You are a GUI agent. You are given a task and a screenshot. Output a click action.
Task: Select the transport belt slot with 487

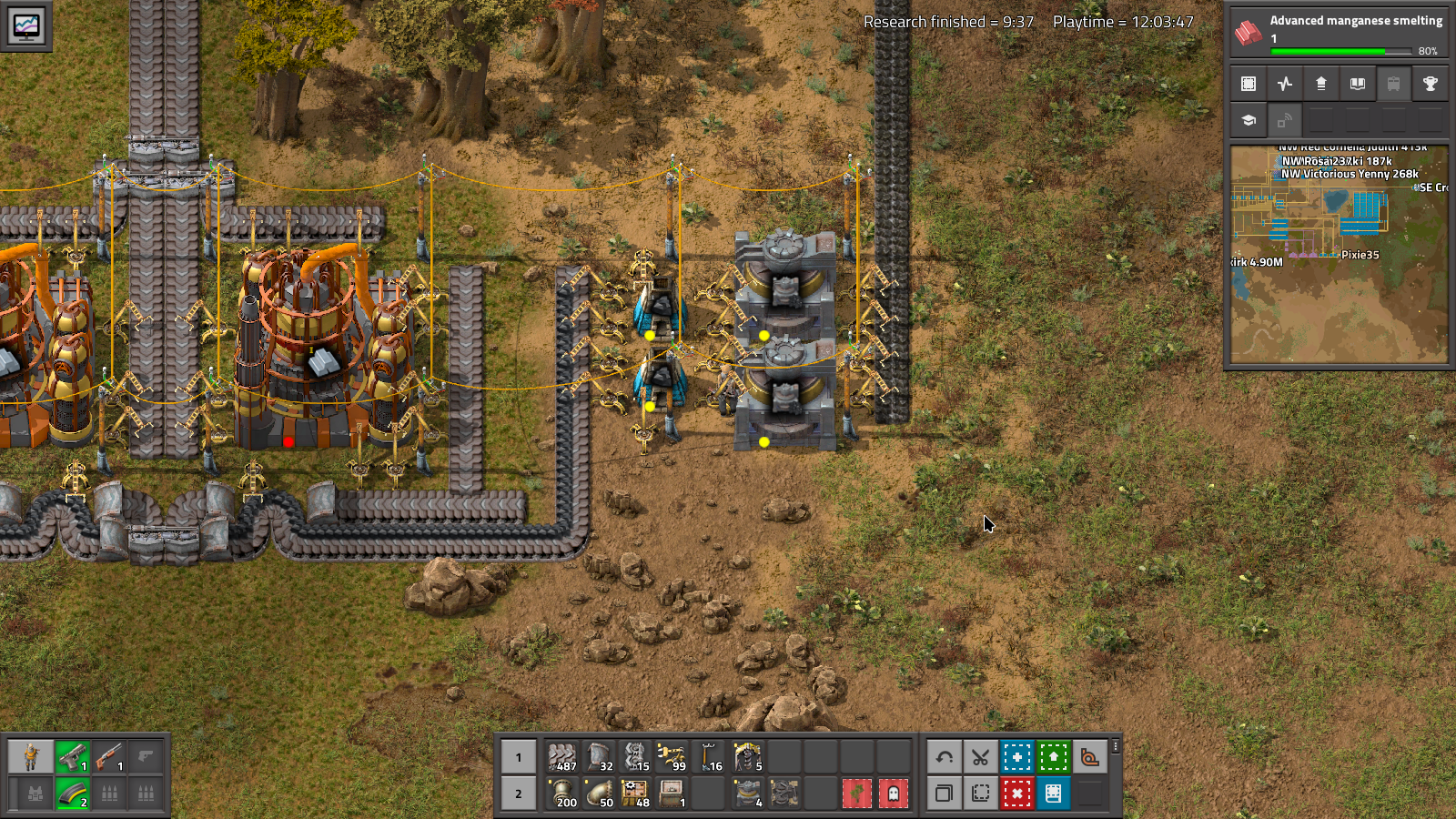[x=562, y=757]
